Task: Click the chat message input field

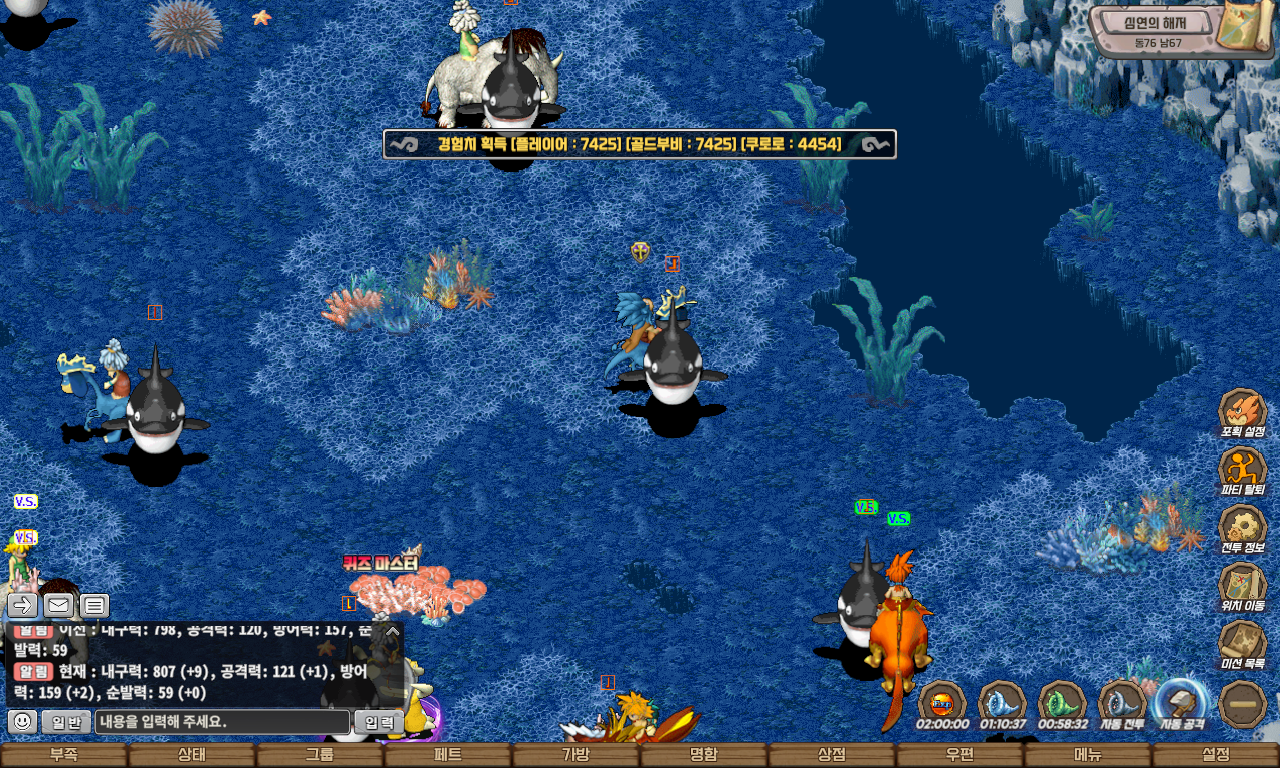Action: [x=222, y=722]
